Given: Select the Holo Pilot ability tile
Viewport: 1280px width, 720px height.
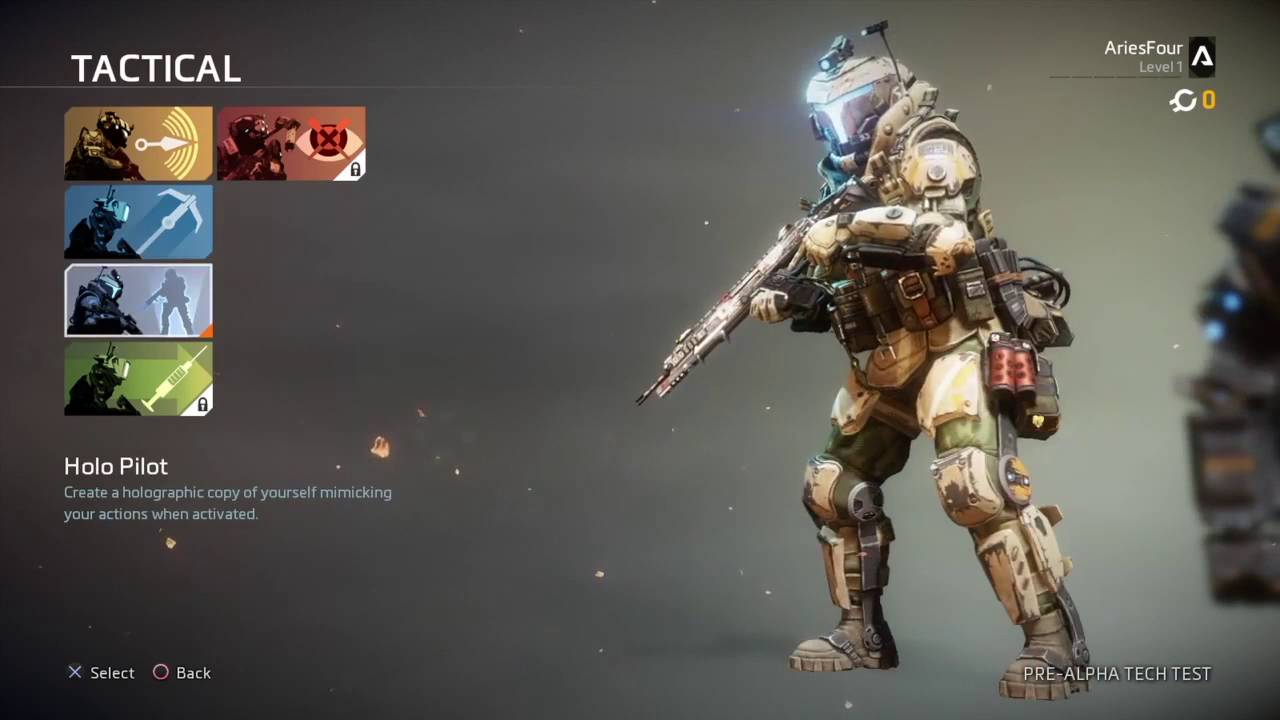Looking at the screenshot, I should [138, 300].
